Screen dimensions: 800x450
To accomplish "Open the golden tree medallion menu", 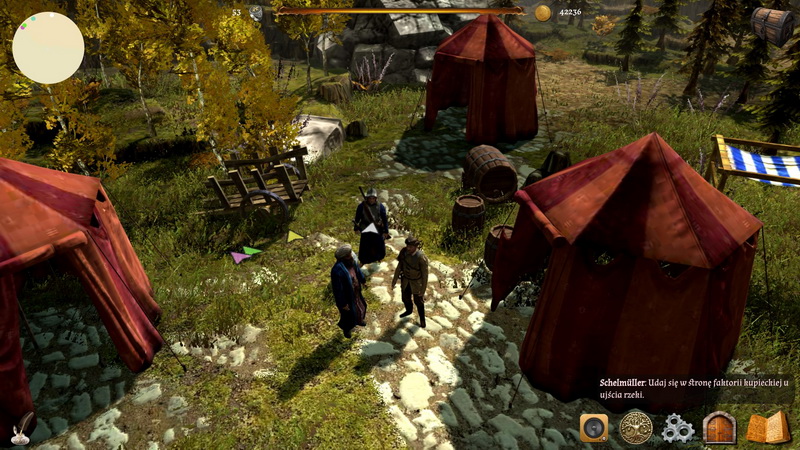I will (x=635, y=428).
